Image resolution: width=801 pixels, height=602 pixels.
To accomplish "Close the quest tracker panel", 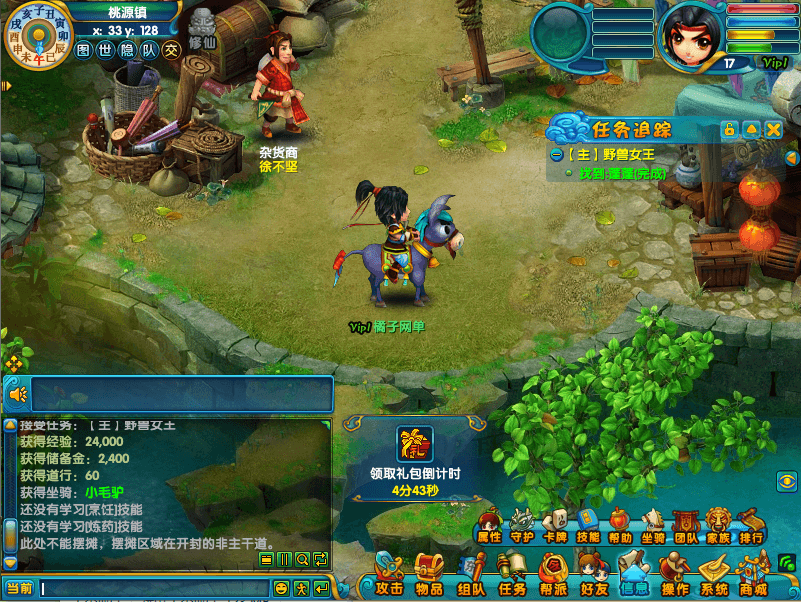I will tap(773, 130).
